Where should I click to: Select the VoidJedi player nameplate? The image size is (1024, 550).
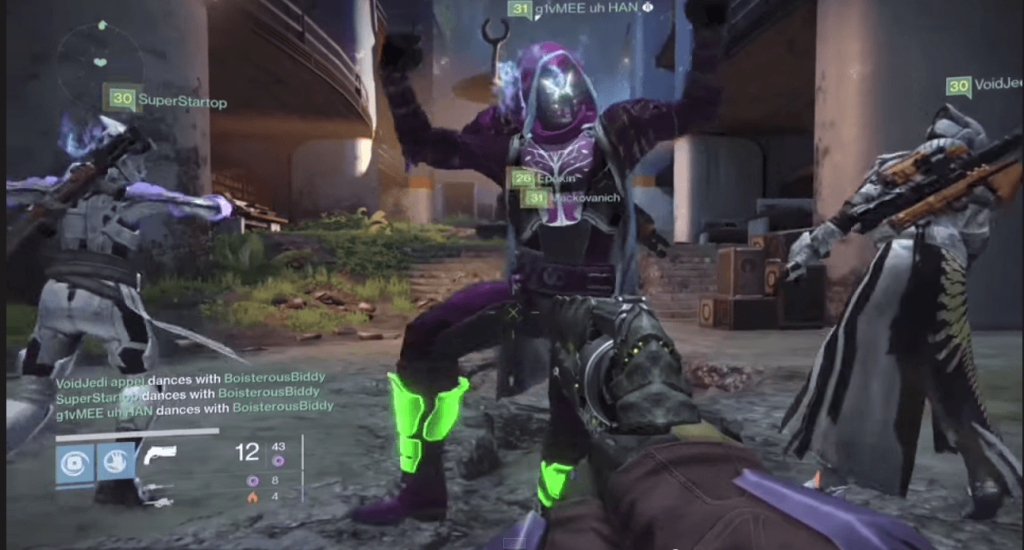point(982,86)
